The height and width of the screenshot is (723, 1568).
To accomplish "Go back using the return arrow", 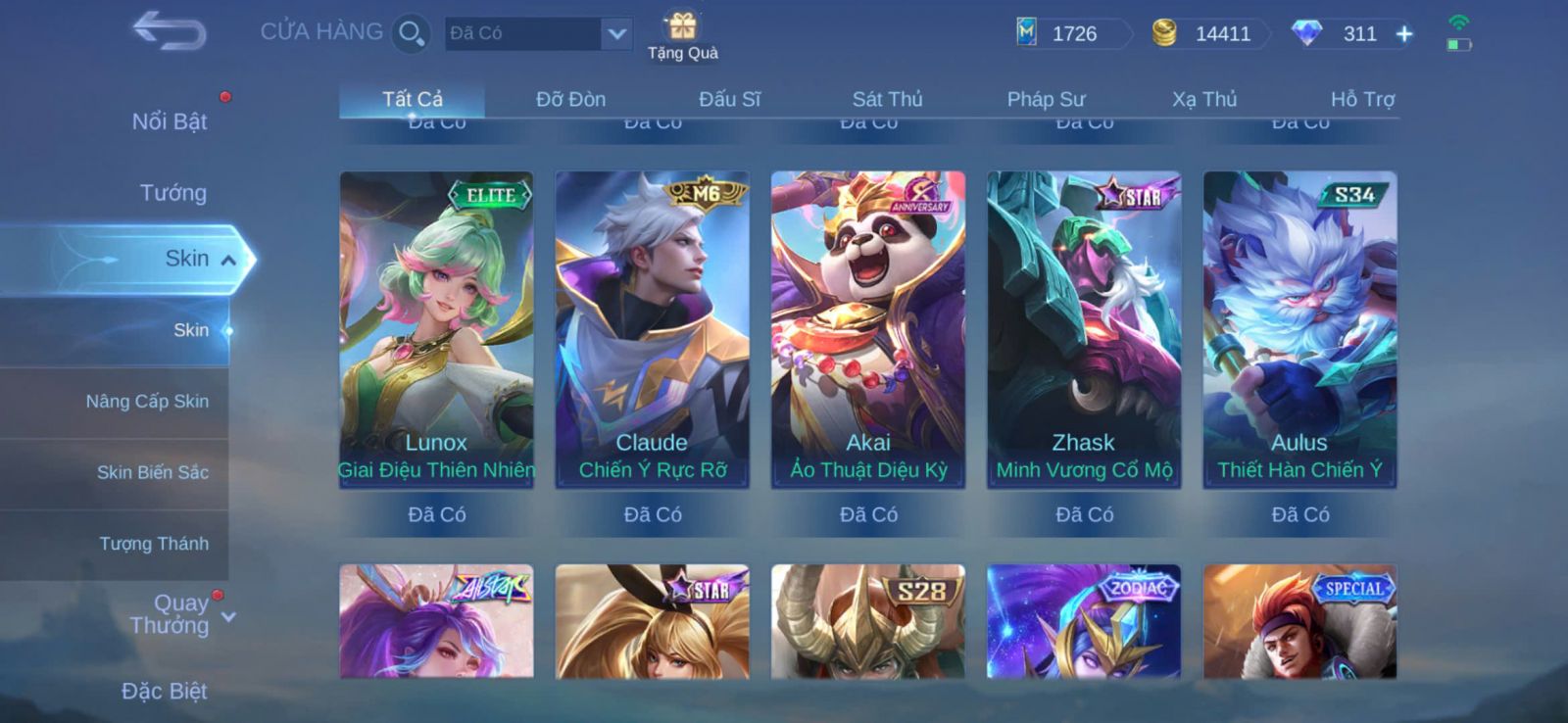I will point(170,30).
